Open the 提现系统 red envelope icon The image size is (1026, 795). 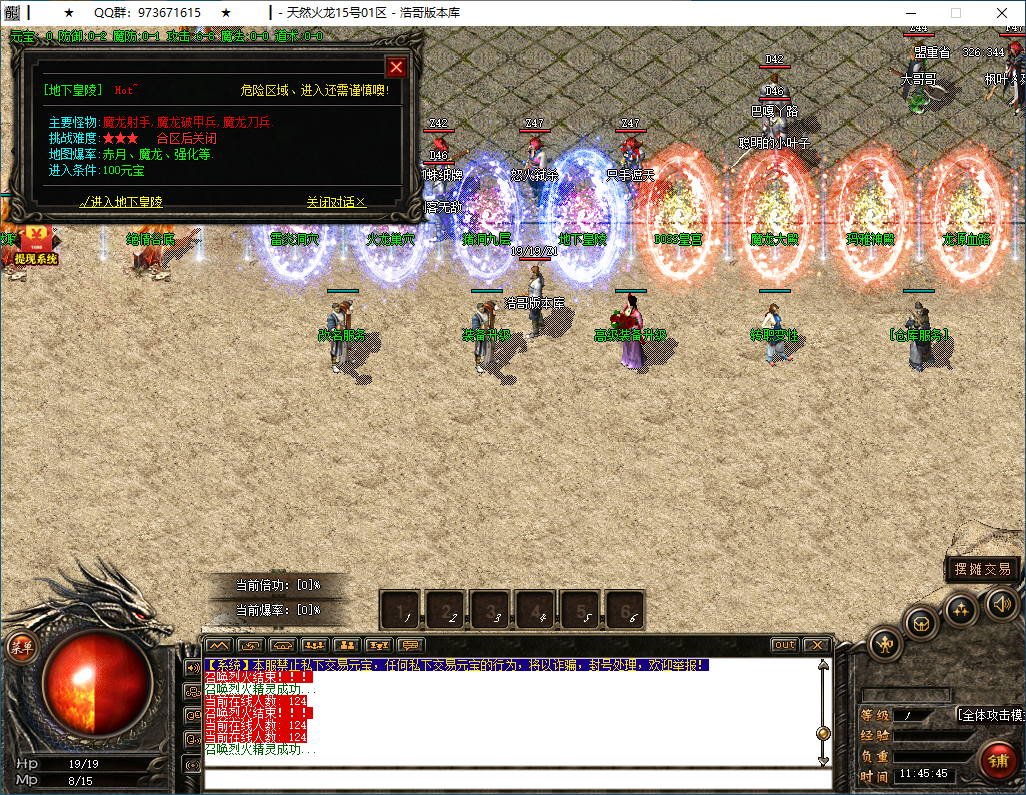(x=36, y=243)
